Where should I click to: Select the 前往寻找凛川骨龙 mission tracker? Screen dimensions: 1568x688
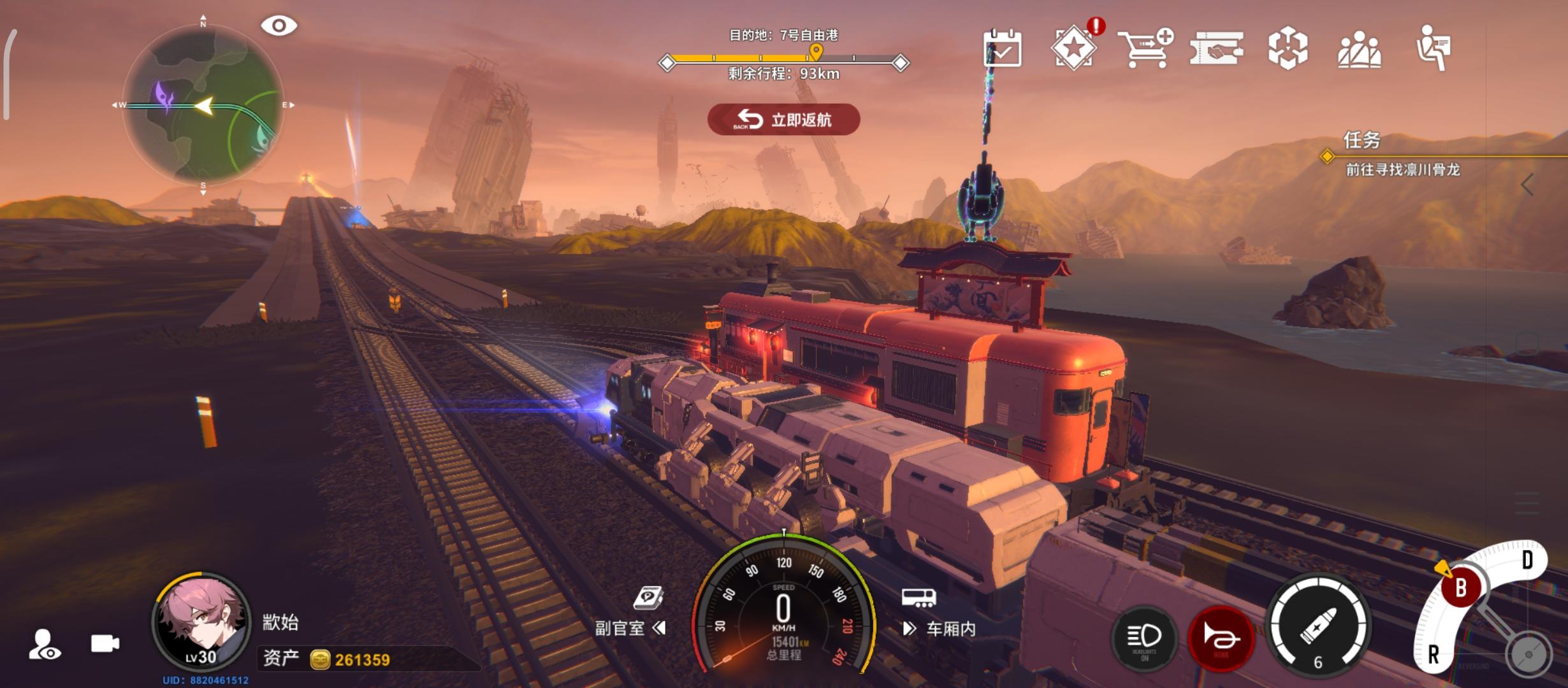pos(1402,169)
